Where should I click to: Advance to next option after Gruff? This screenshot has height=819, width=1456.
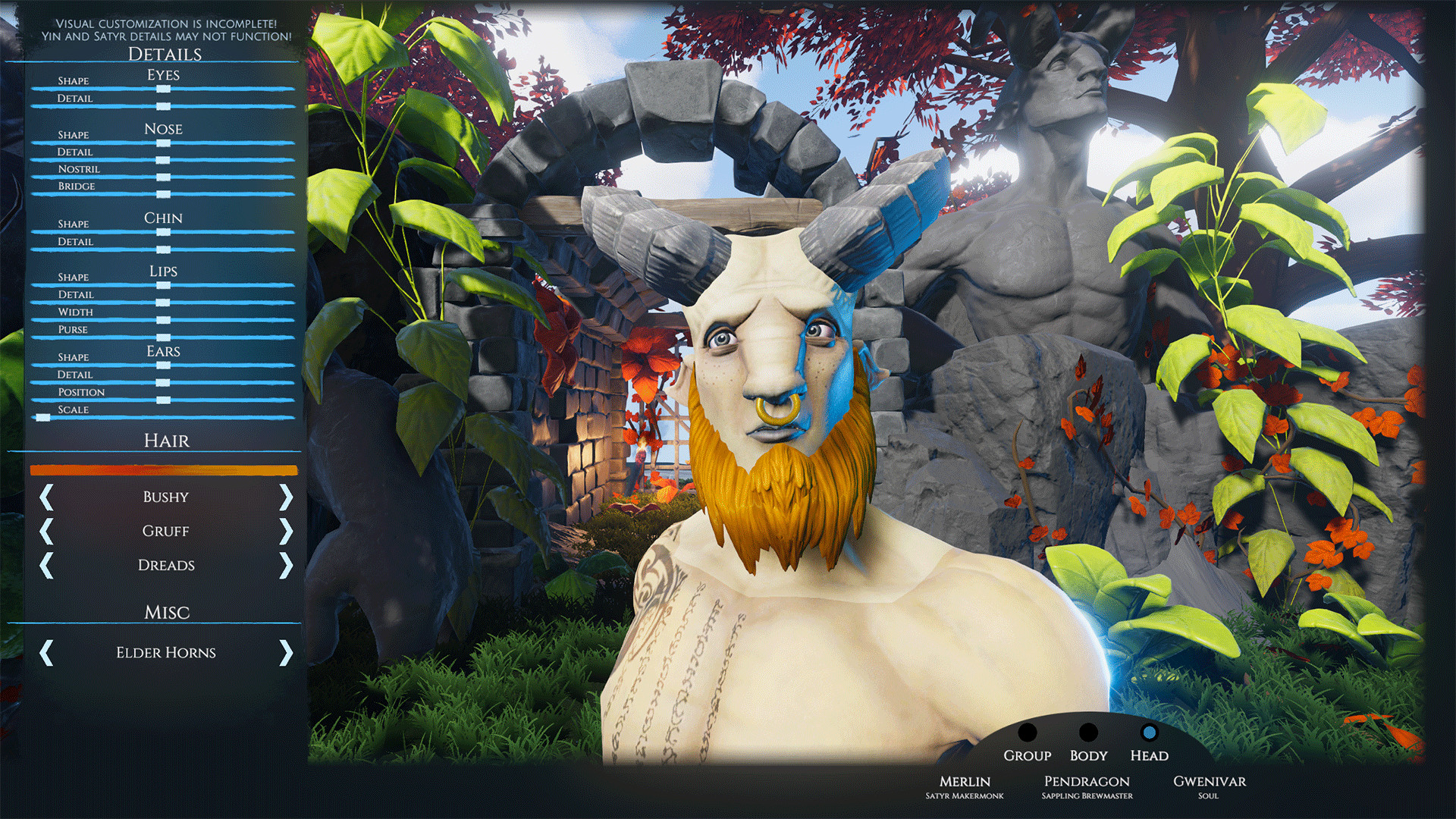(x=286, y=532)
